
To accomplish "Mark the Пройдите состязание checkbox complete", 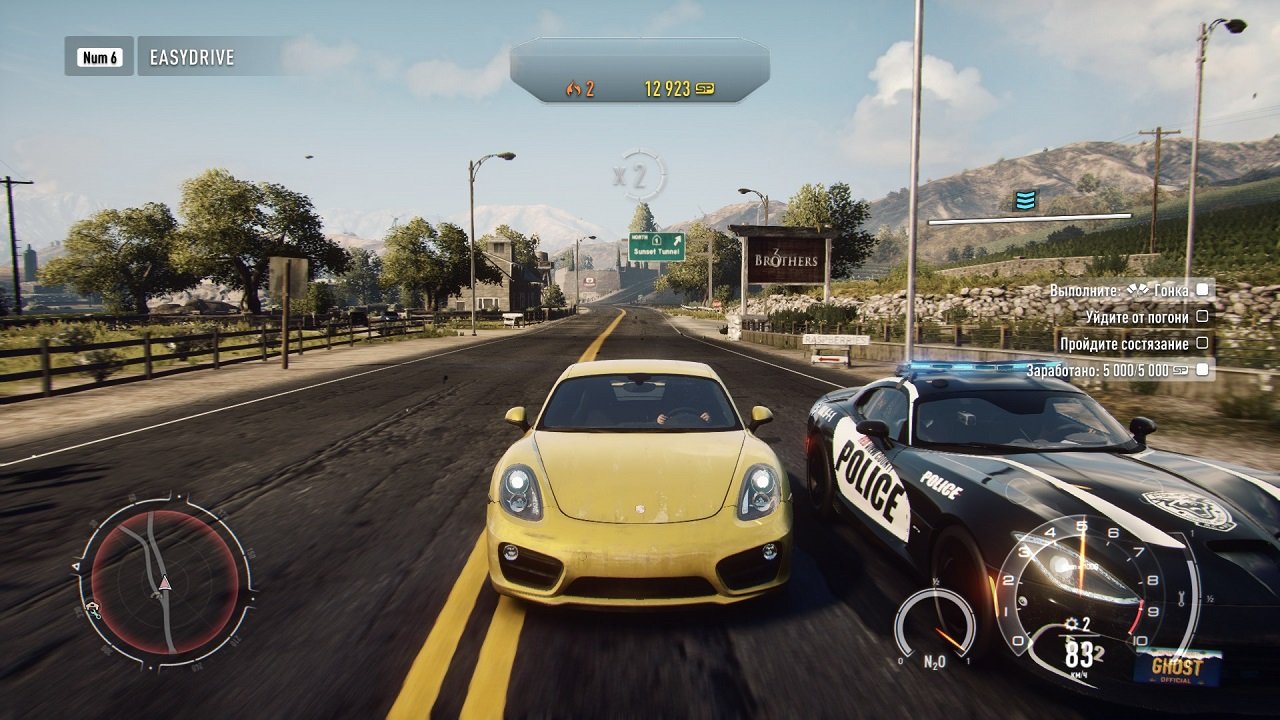I will pyautogui.click(x=1203, y=343).
